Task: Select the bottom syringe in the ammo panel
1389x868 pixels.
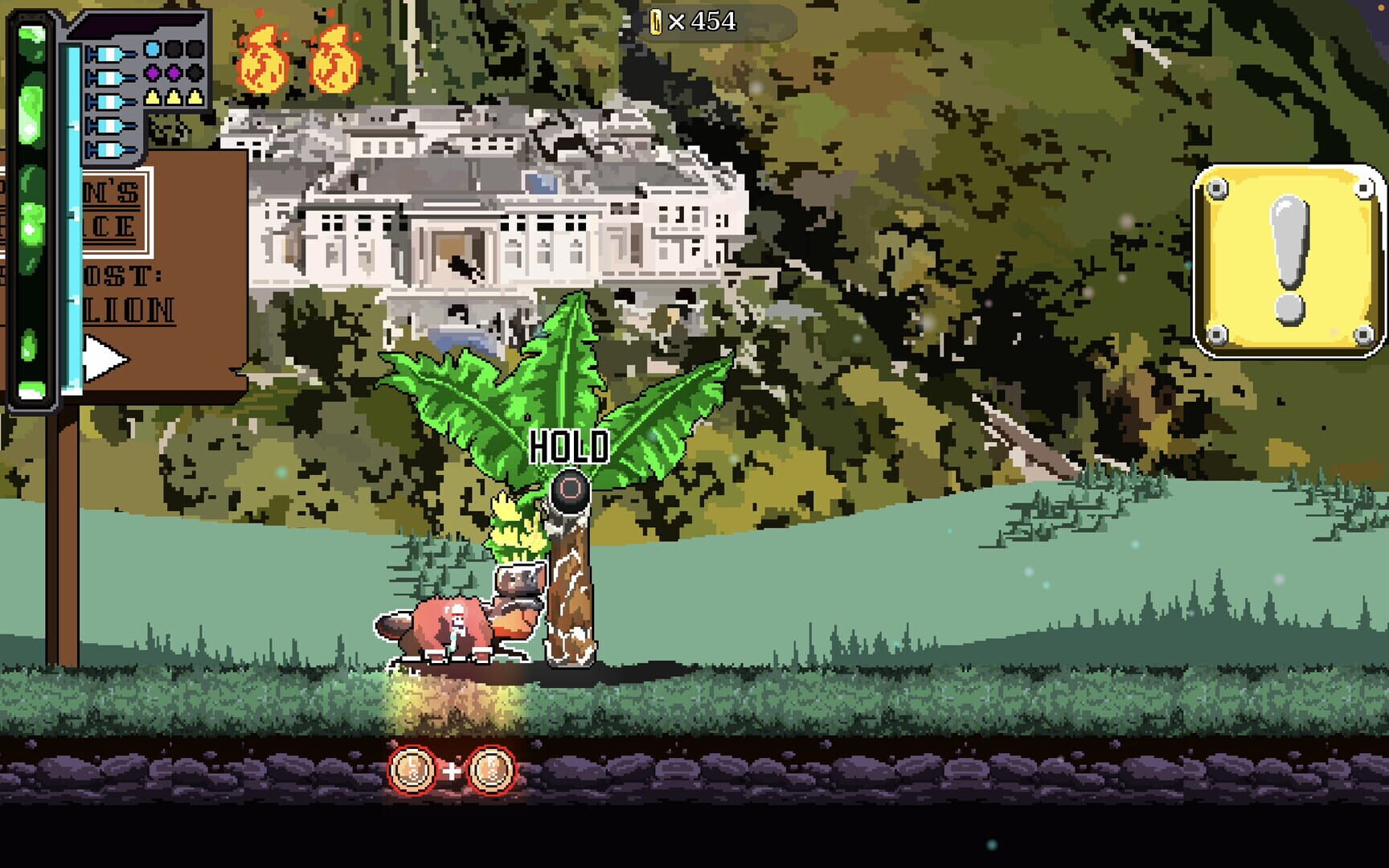Action: point(110,150)
